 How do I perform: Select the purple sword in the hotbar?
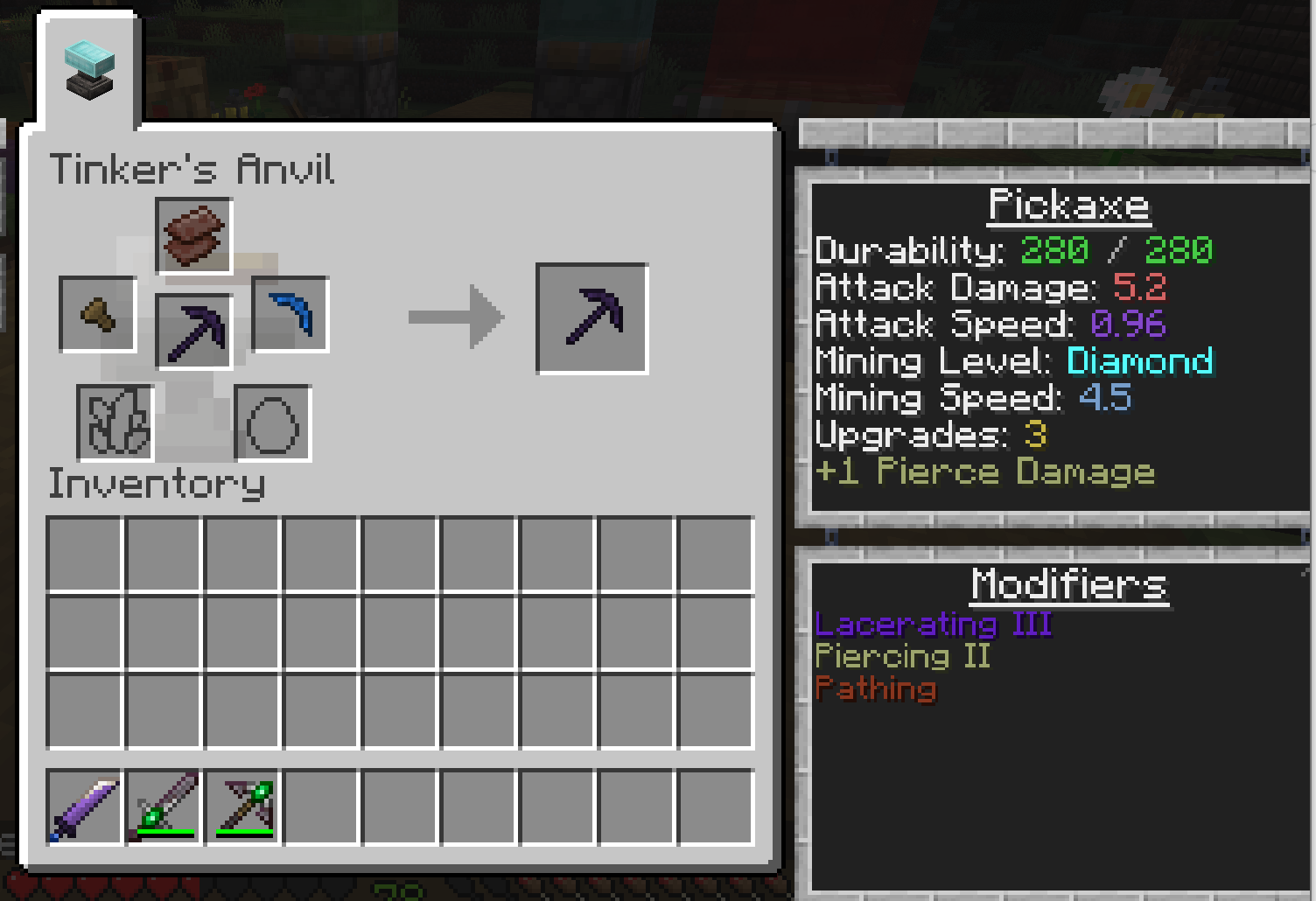point(84,807)
